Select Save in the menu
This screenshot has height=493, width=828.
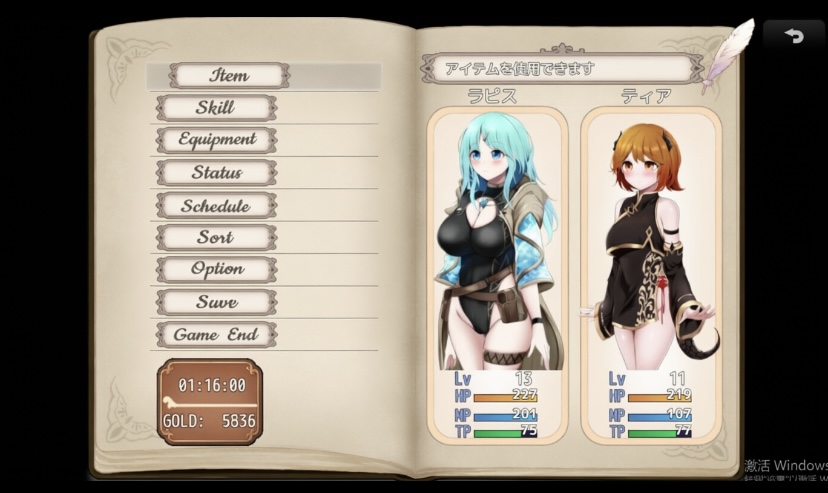216,302
